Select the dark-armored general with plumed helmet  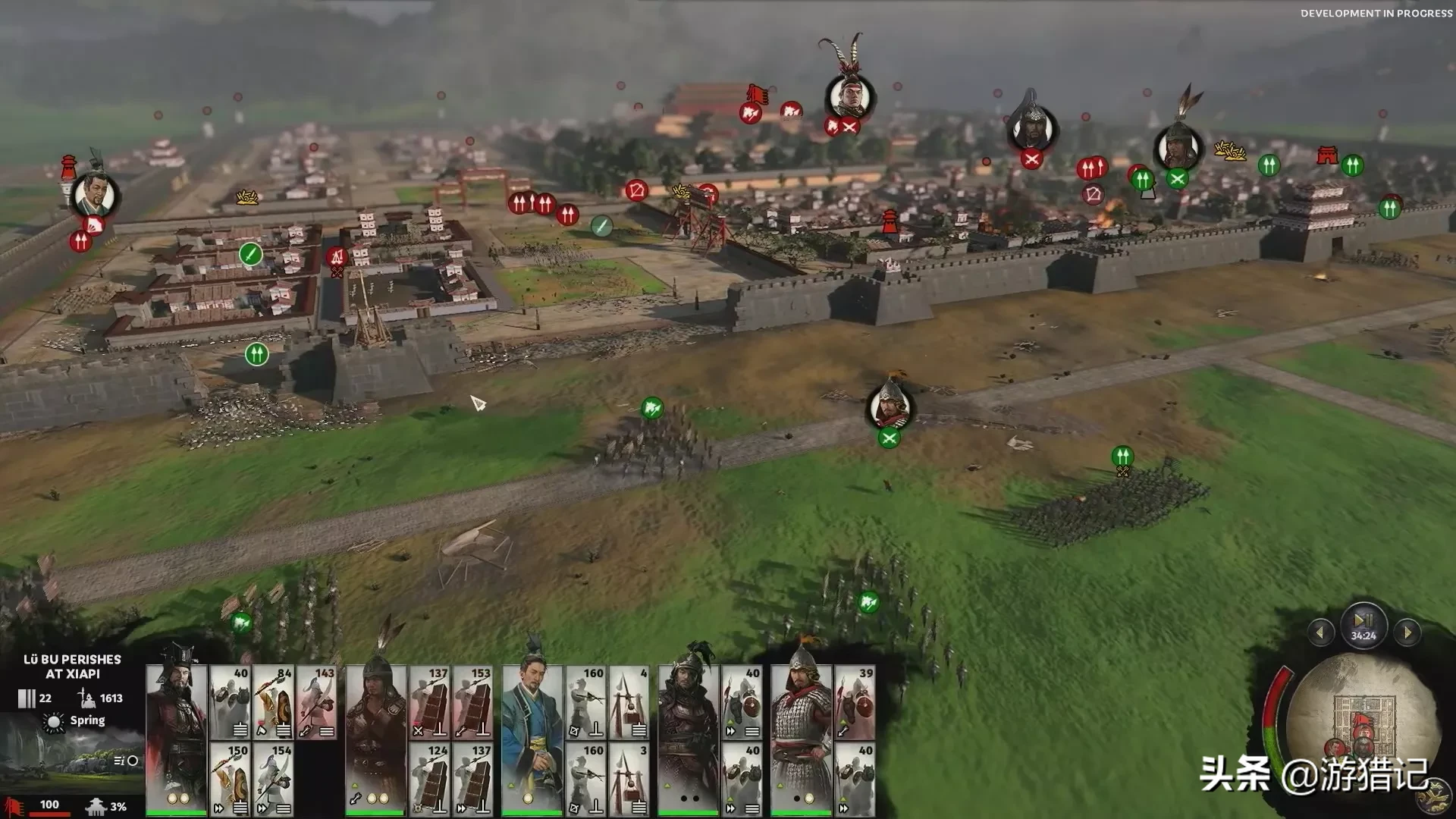pos(689,739)
